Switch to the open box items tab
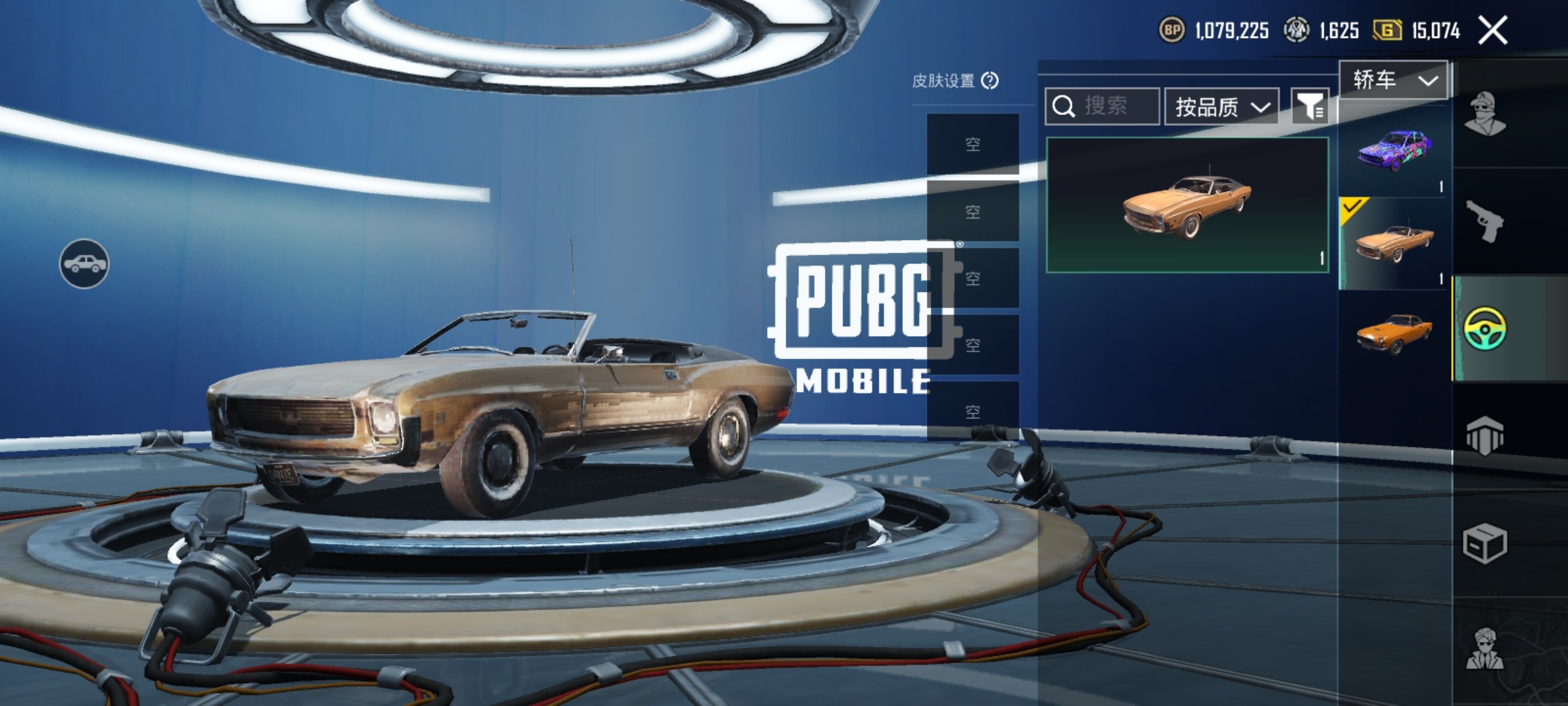Viewport: 1568px width, 706px height. pos(1484,543)
